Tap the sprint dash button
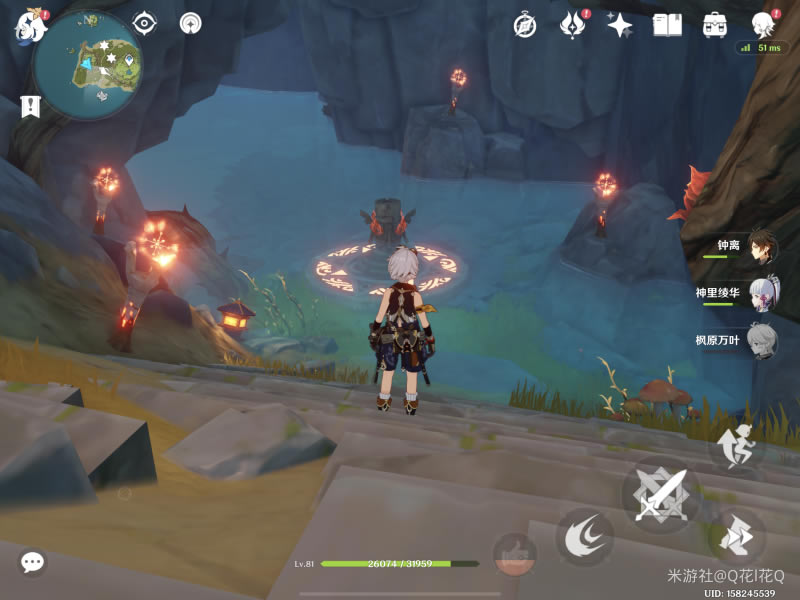The width and height of the screenshot is (800, 600). point(737,537)
